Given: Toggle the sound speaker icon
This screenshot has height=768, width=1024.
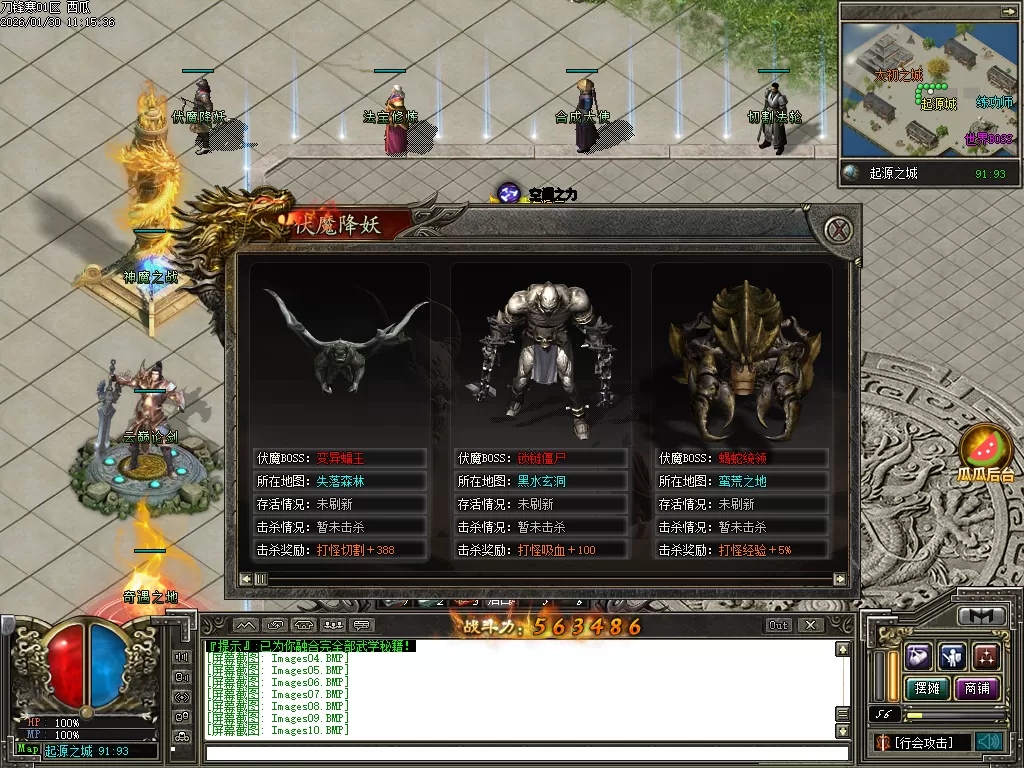Looking at the screenshot, I should tap(989, 742).
